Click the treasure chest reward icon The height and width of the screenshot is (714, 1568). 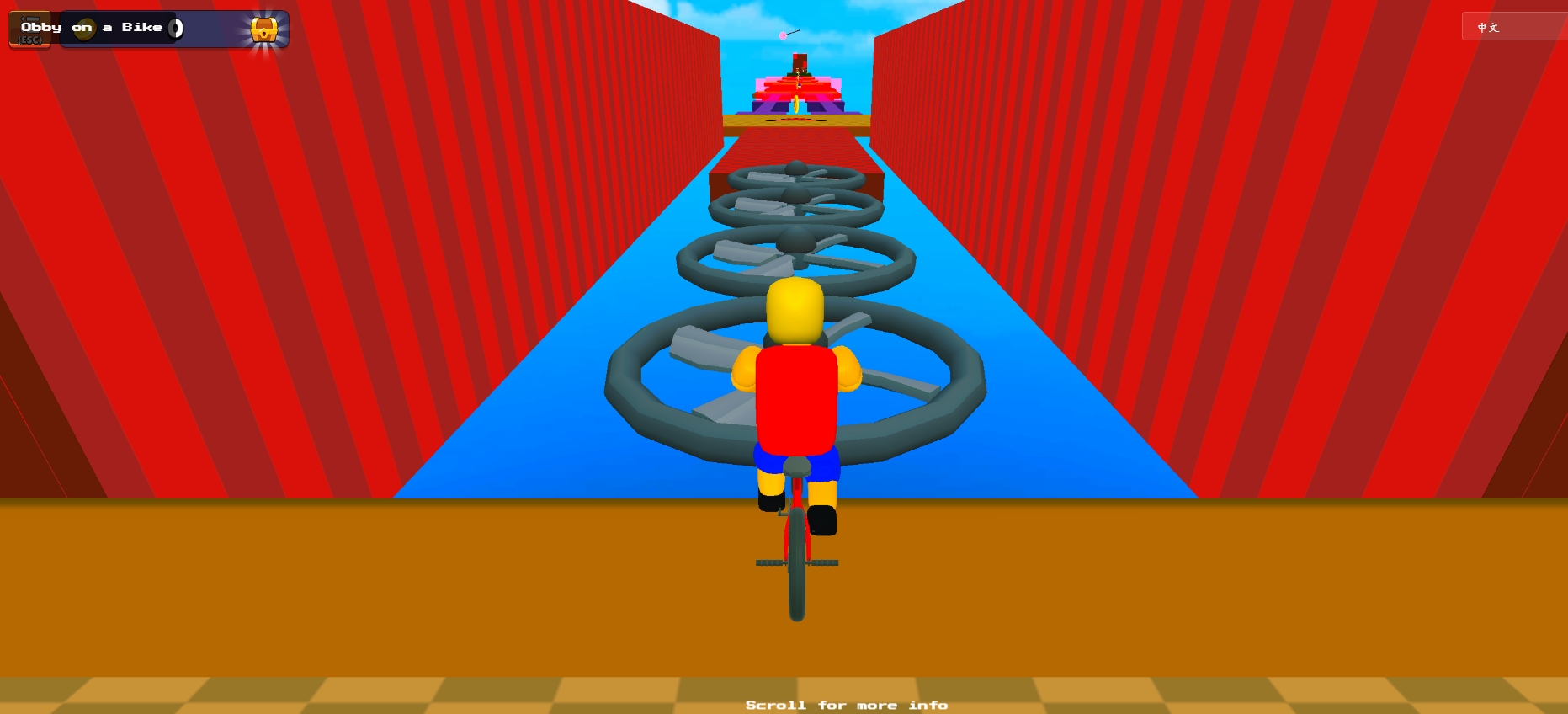coord(265,29)
